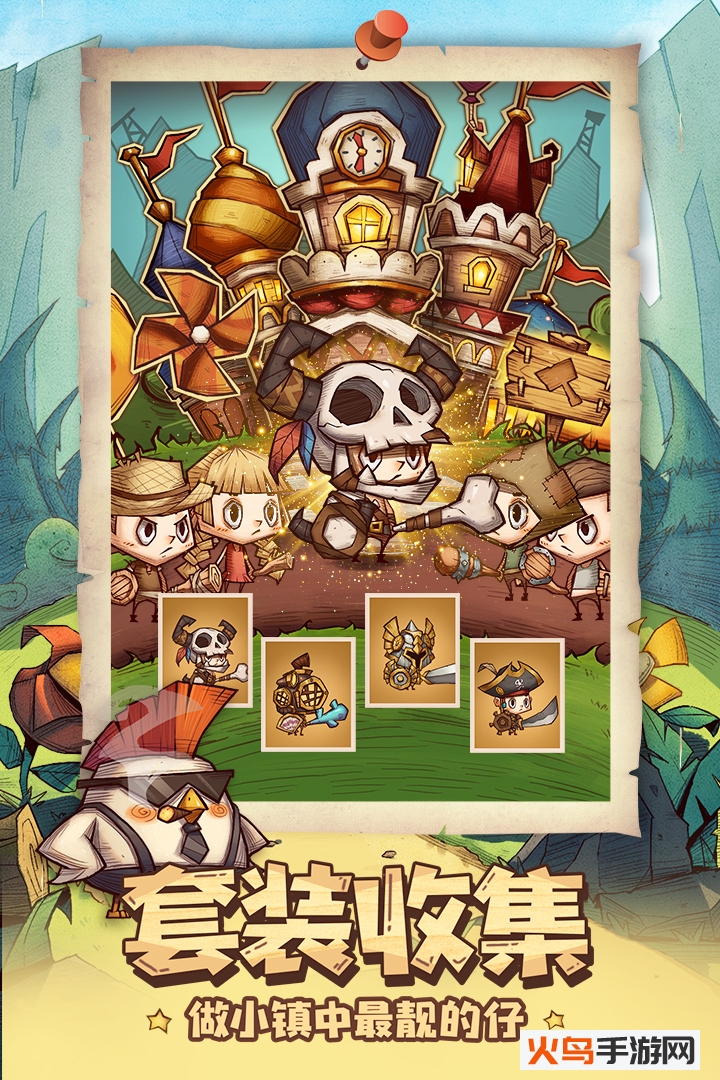The width and height of the screenshot is (720, 1080).
Task: Choose the brass diving helmet costume card
Action: (308, 693)
